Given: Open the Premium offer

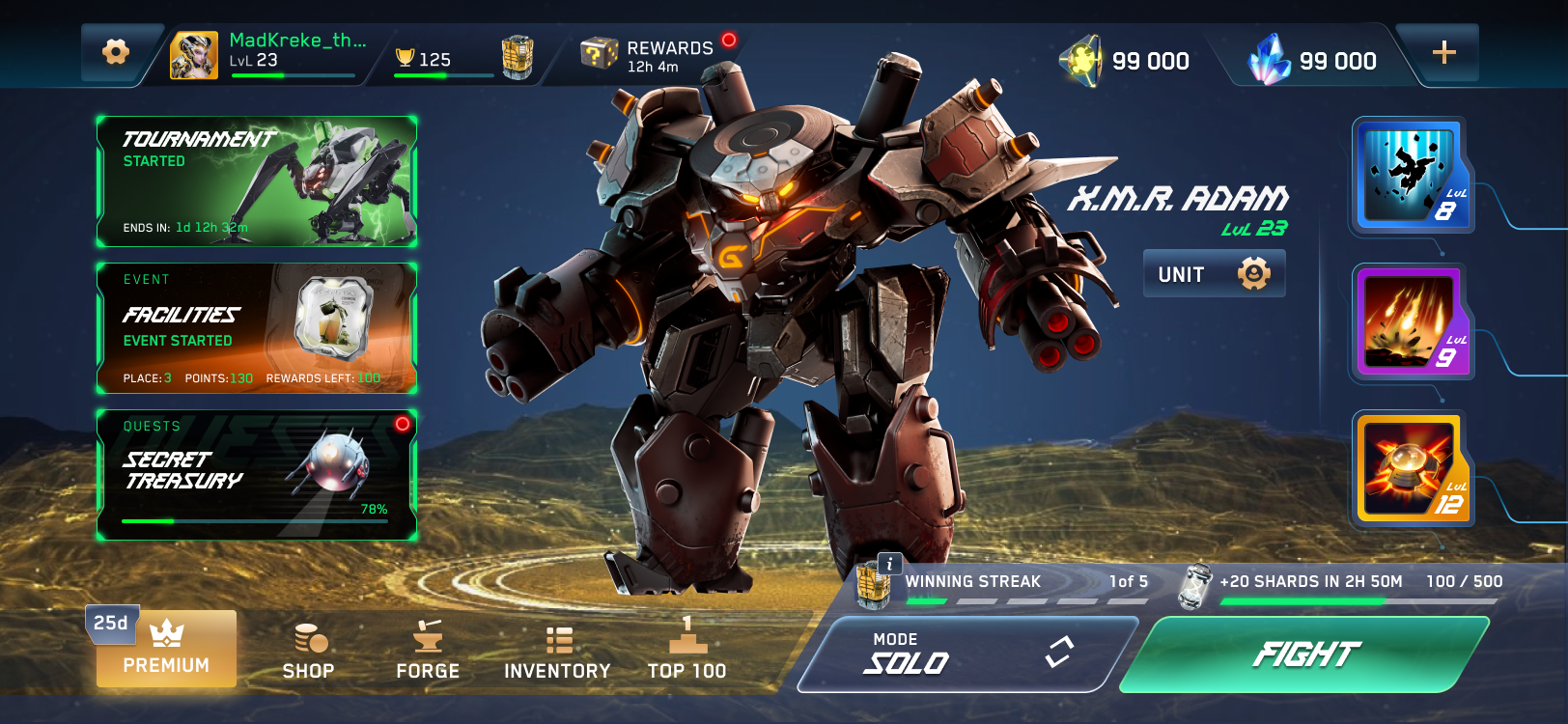Looking at the screenshot, I should click(x=166, y=650).
